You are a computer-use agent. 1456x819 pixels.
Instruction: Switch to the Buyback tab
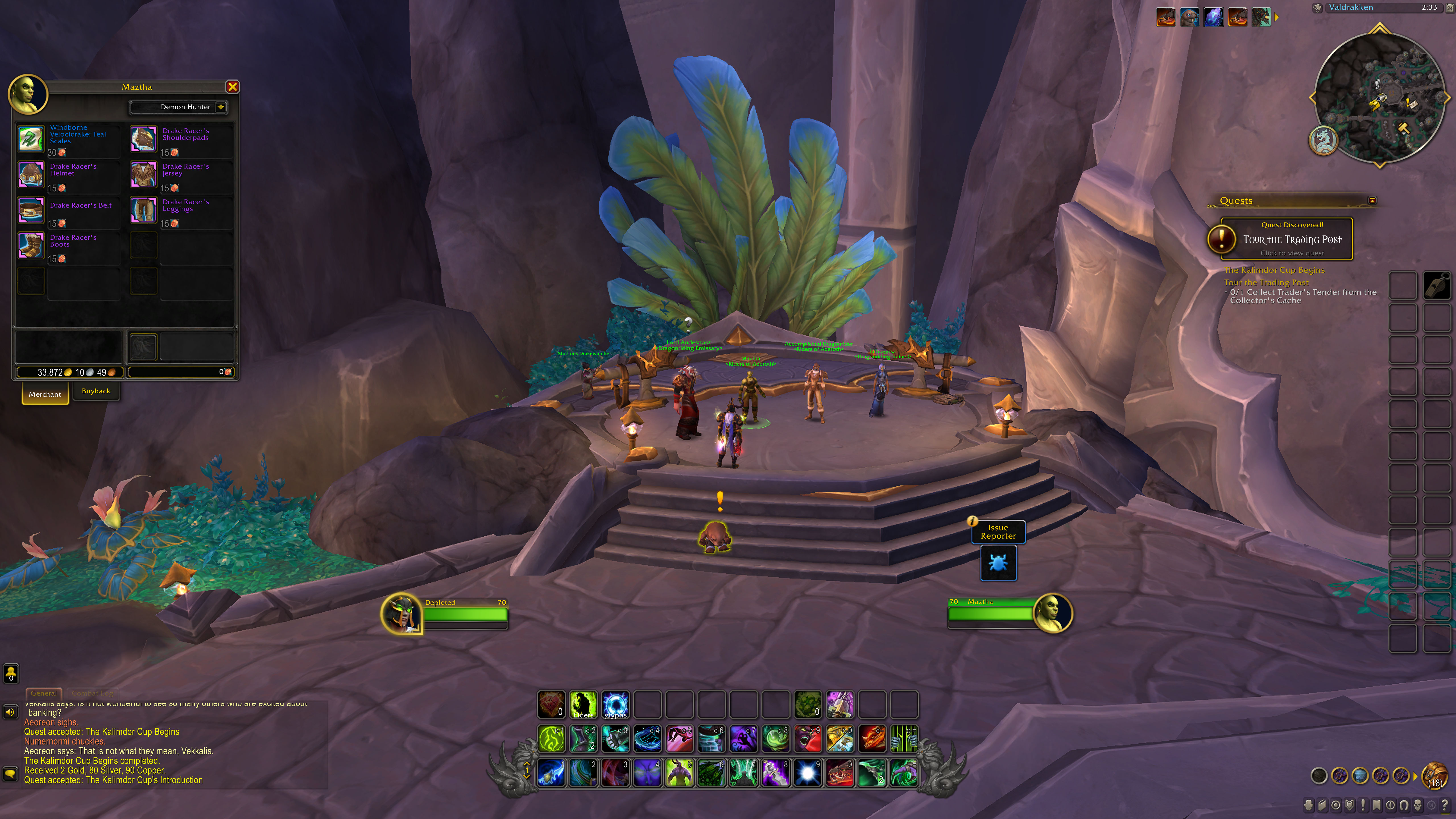pyautogui.click(x=96, y=391)
